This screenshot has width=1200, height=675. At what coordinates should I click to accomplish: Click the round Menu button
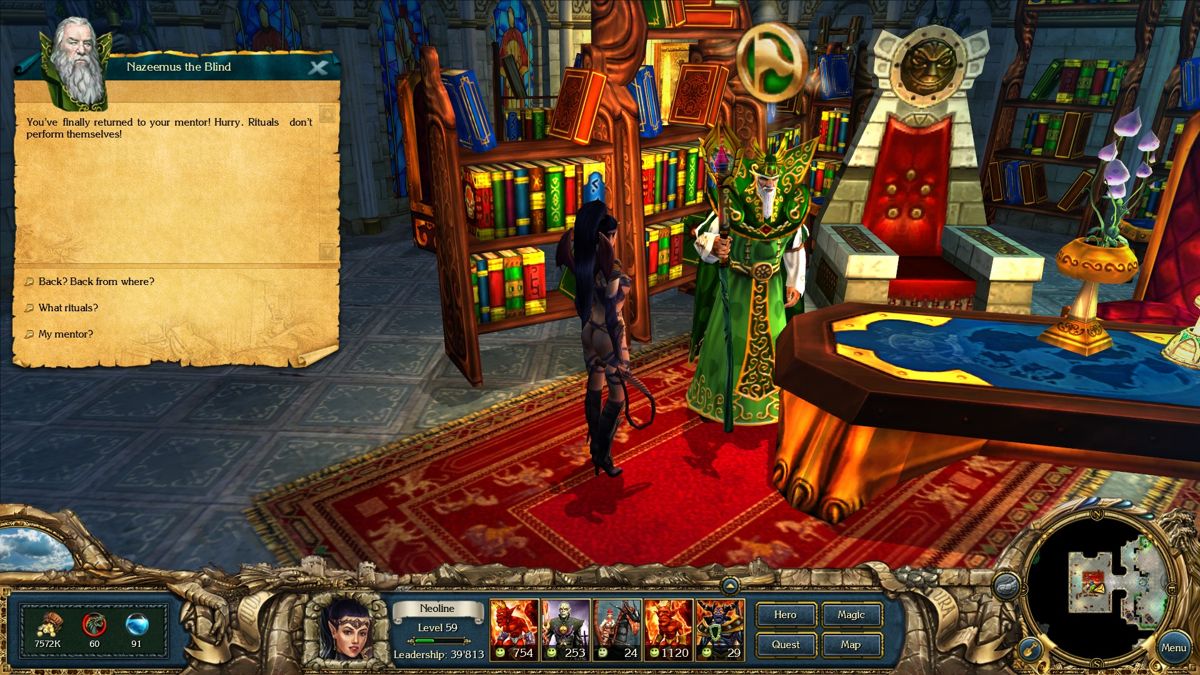pyautogui.click(x=1173, y=647)
